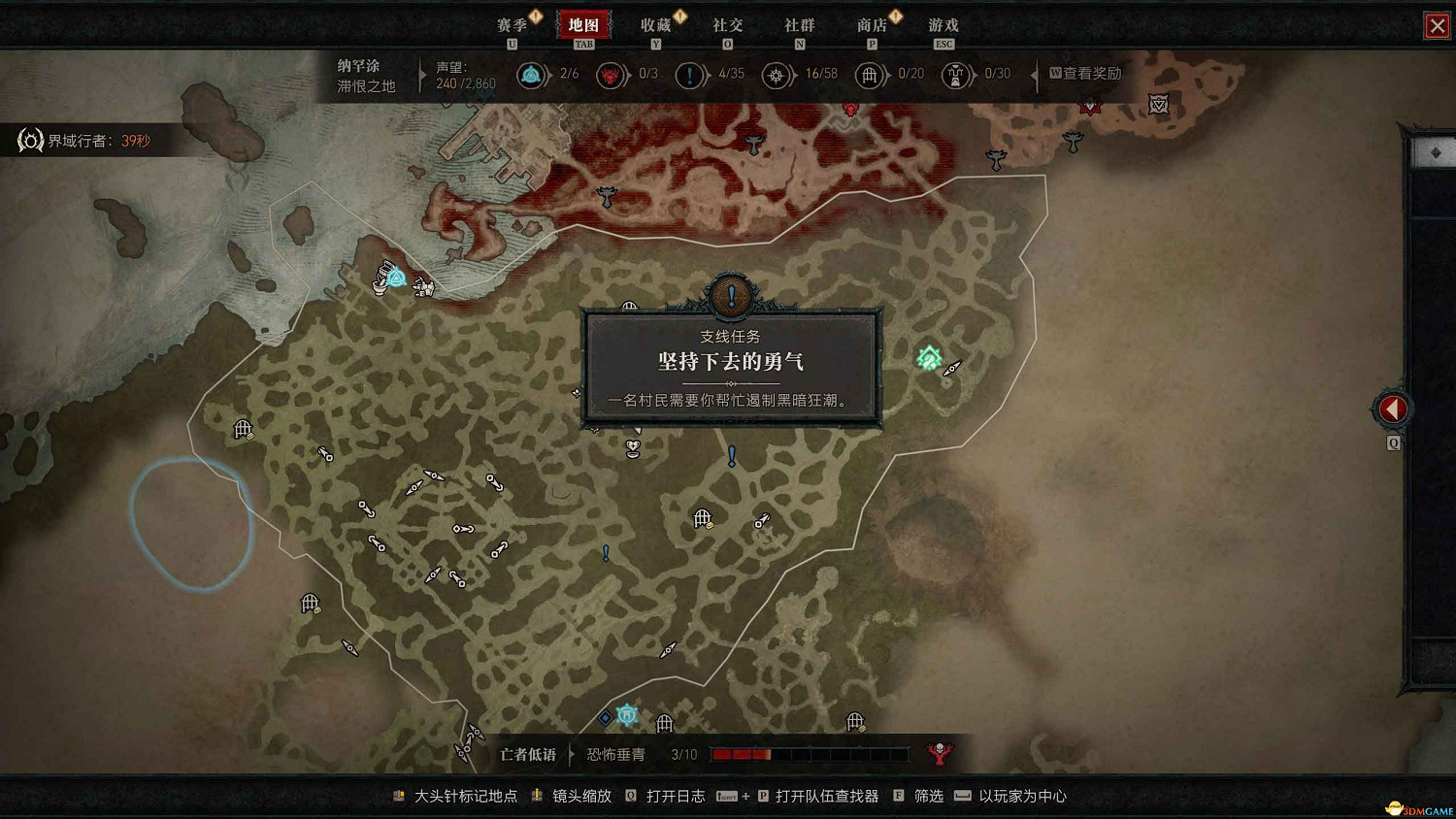
Task: Click the red arrow panel toggle on right edge
Action: pos(1392,408)
